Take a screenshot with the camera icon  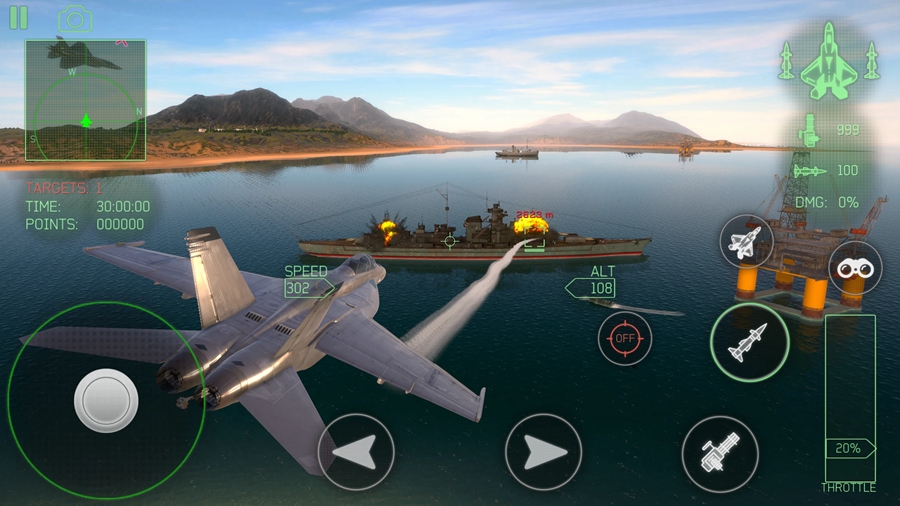[75, 19]
